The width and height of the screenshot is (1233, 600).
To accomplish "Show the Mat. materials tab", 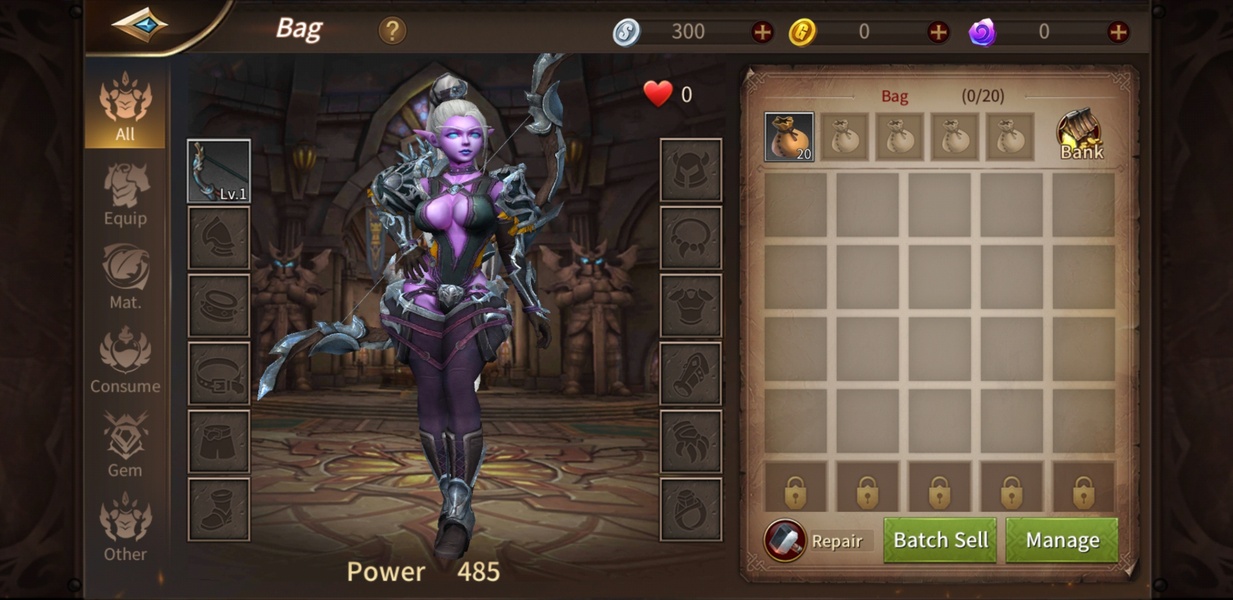I will pyautogui.click(x=125, y=276).
